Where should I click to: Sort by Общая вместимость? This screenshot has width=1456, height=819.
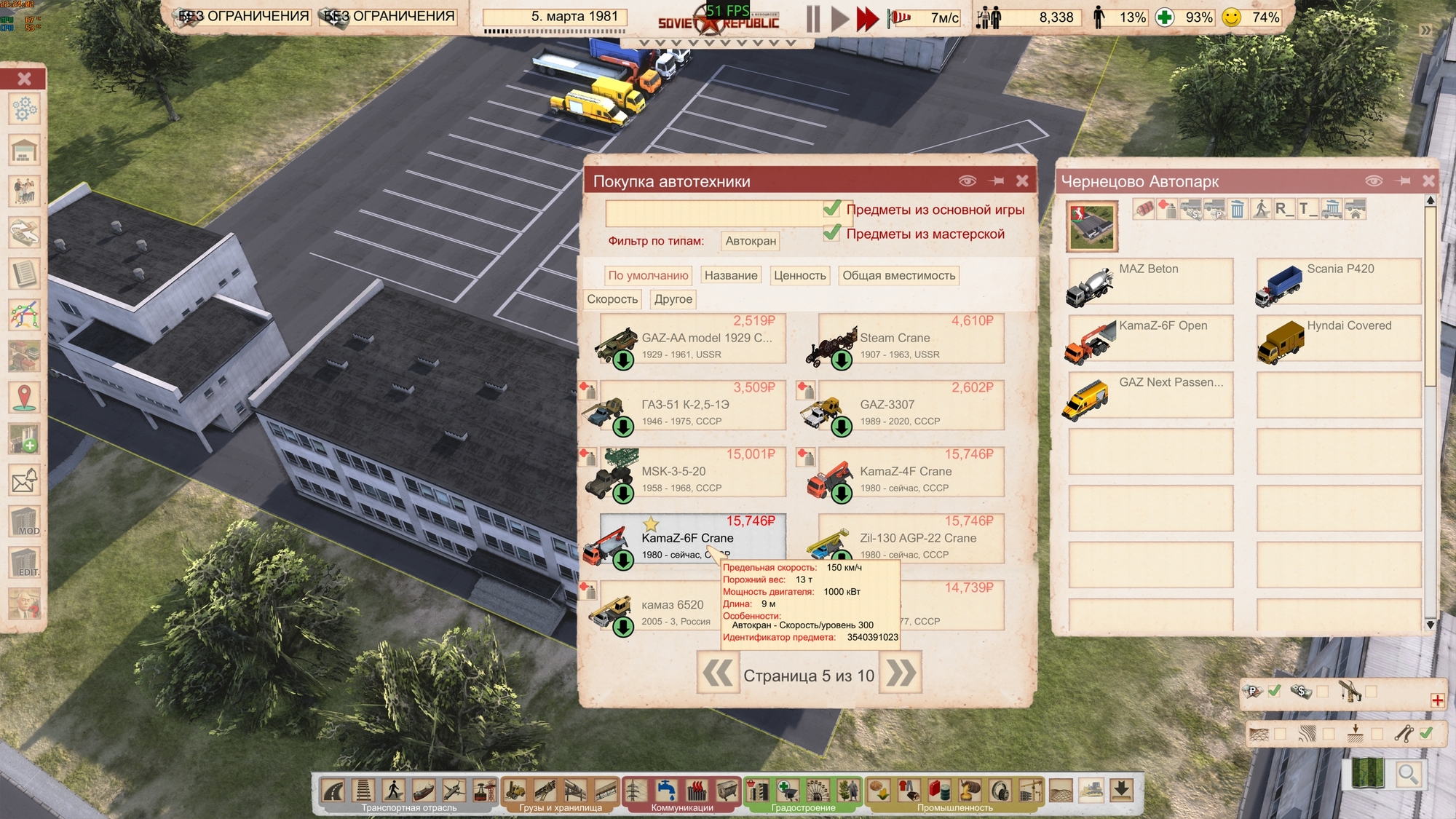898,275
